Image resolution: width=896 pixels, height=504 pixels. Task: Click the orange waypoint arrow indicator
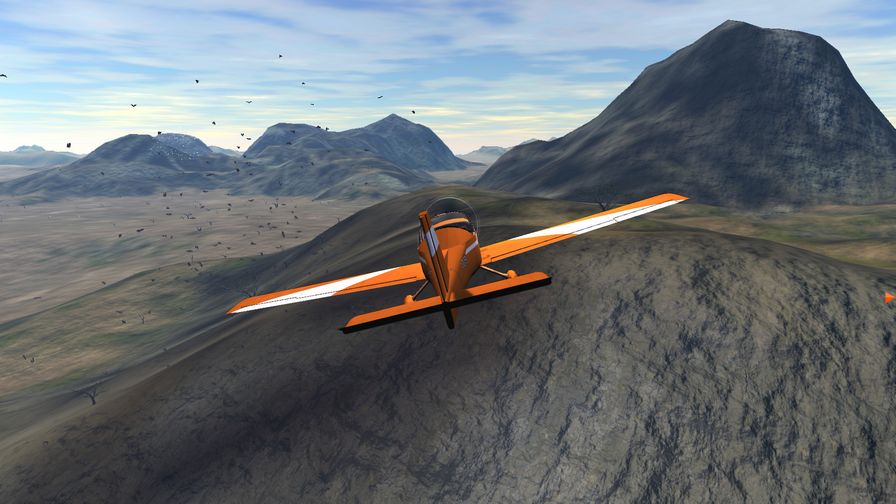pyautogui.click(x=889, y=297)
